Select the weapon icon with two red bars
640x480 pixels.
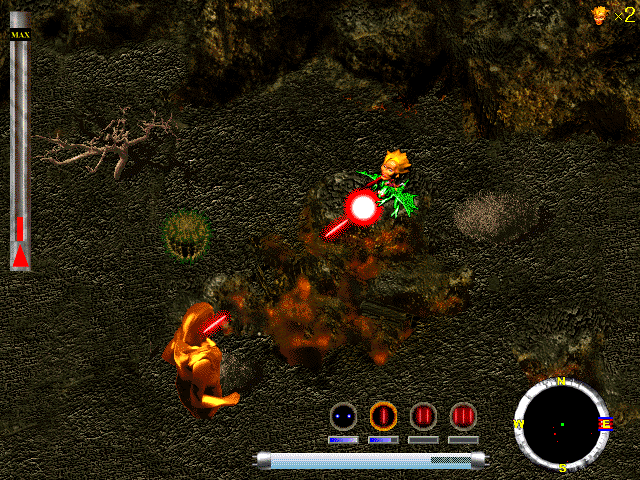coord(423,415)
